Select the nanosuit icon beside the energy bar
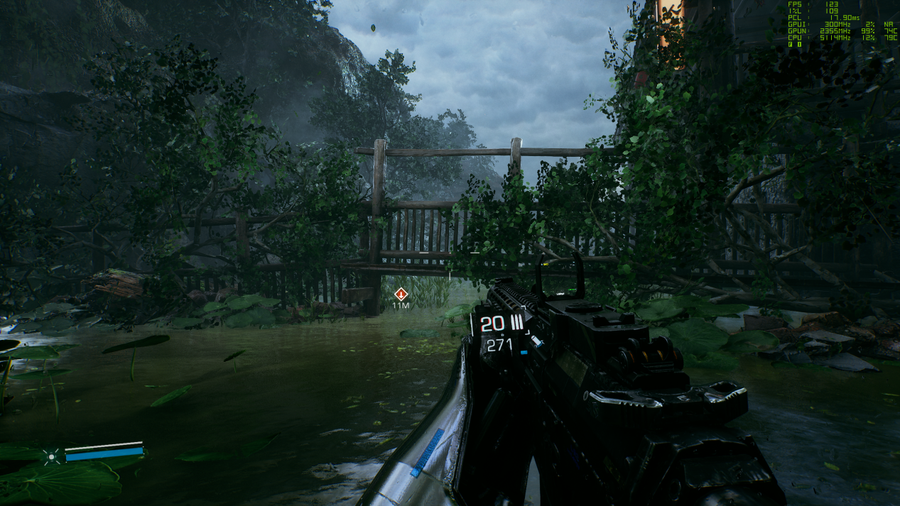 [51, 456]
